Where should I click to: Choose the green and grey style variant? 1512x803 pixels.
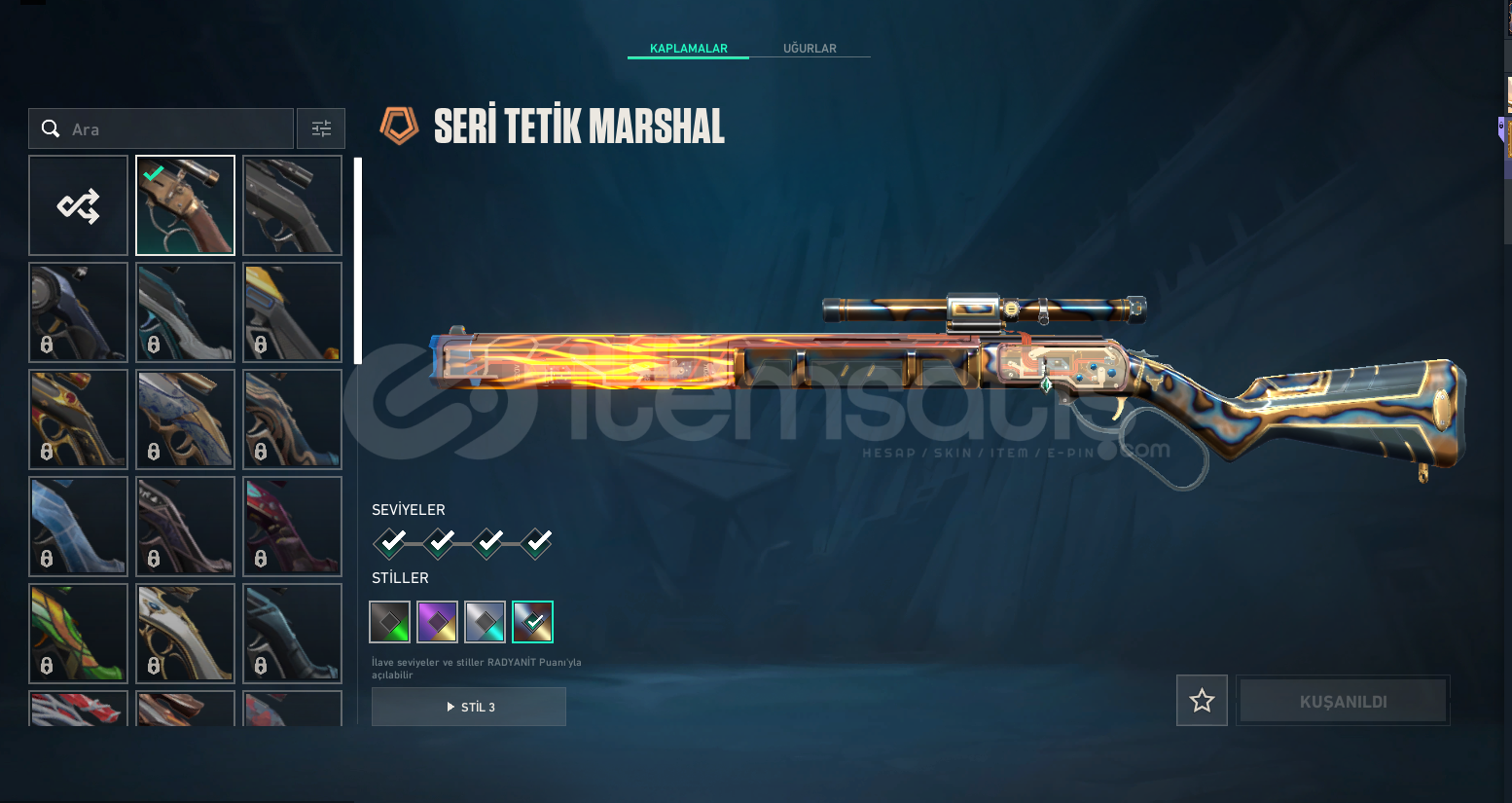click(x=389, y=622)
